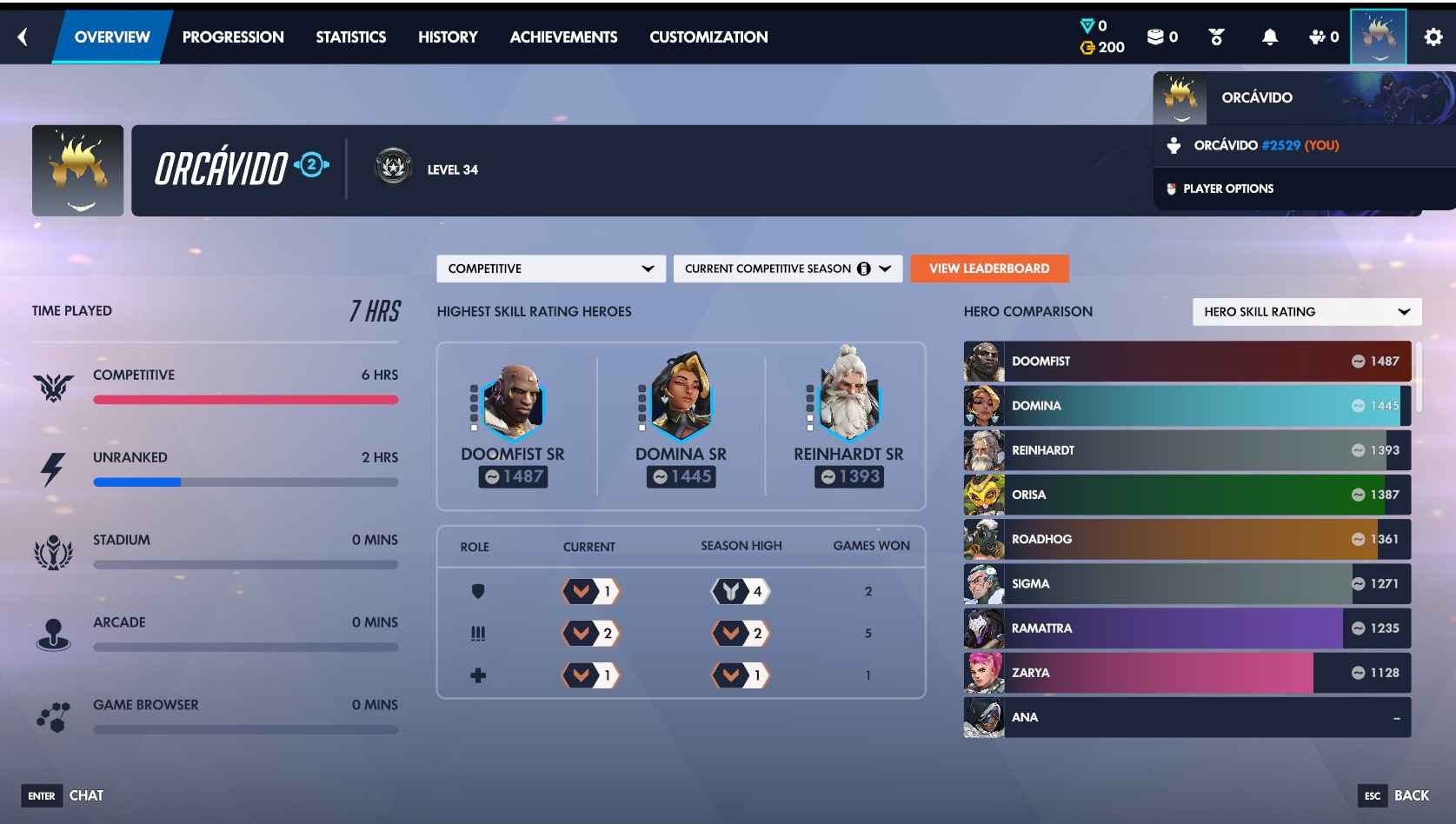Viewport: 1456px width, 824px height.
Task: Open notifications via the bell icon
Action: pyautogui.click(x=1269, y=37)
